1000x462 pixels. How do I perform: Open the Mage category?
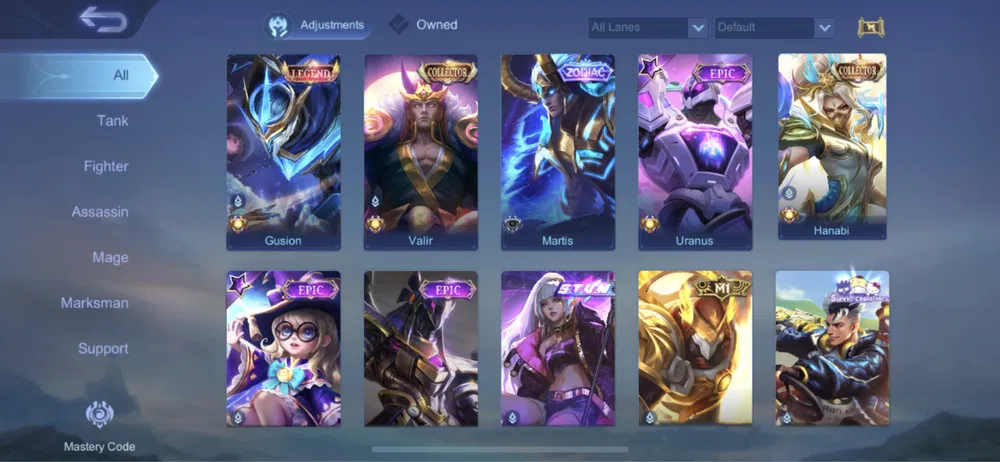[110, 257]
